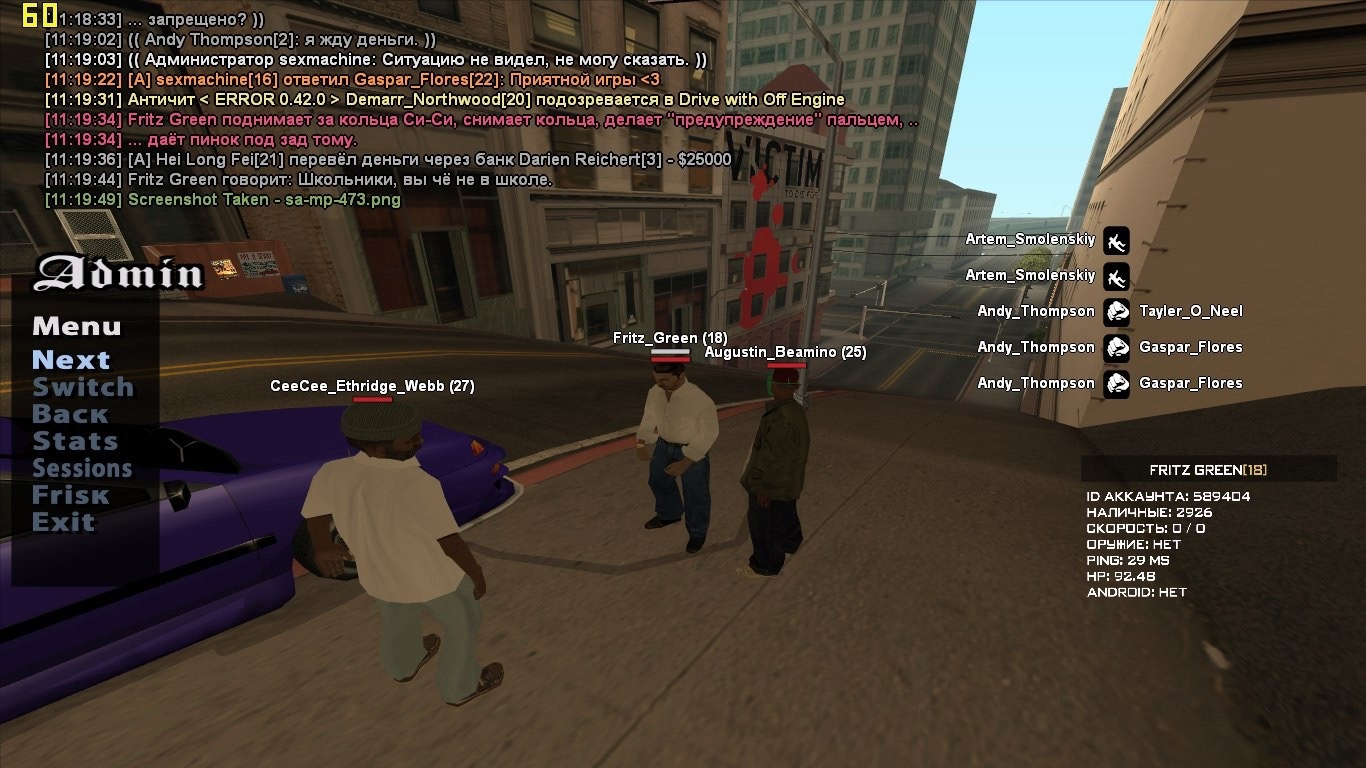
Task: Exit the Admin spectate menu
Action: (63, 522)
